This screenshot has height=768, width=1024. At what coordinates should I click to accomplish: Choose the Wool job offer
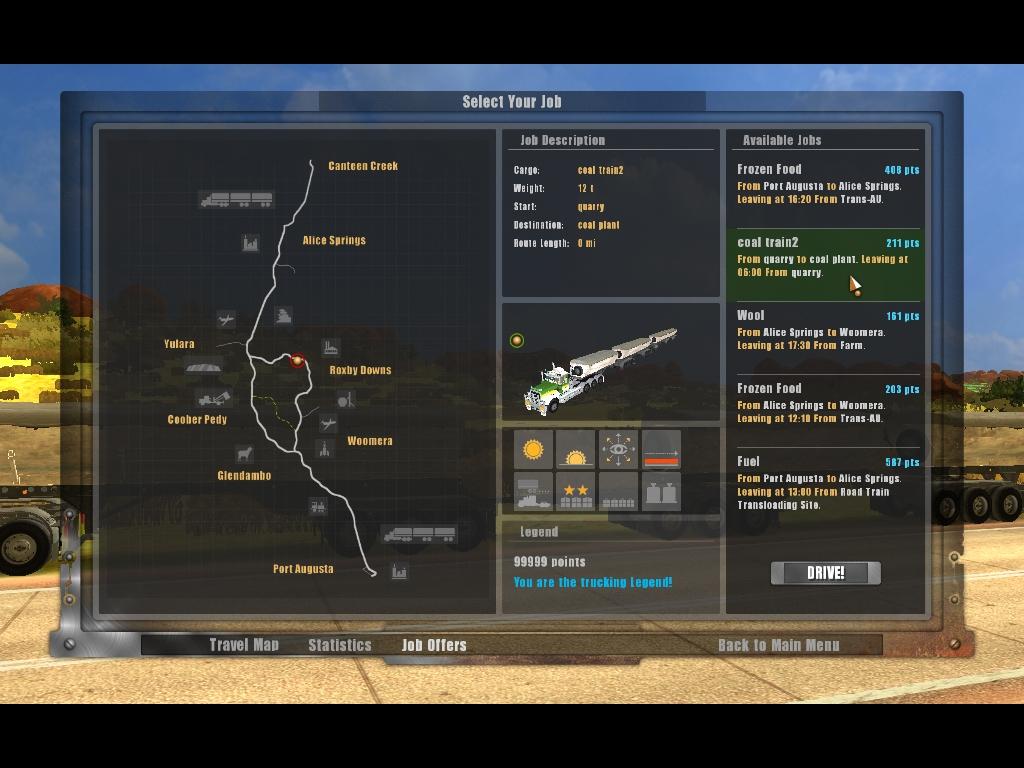(x=826, y=330)
